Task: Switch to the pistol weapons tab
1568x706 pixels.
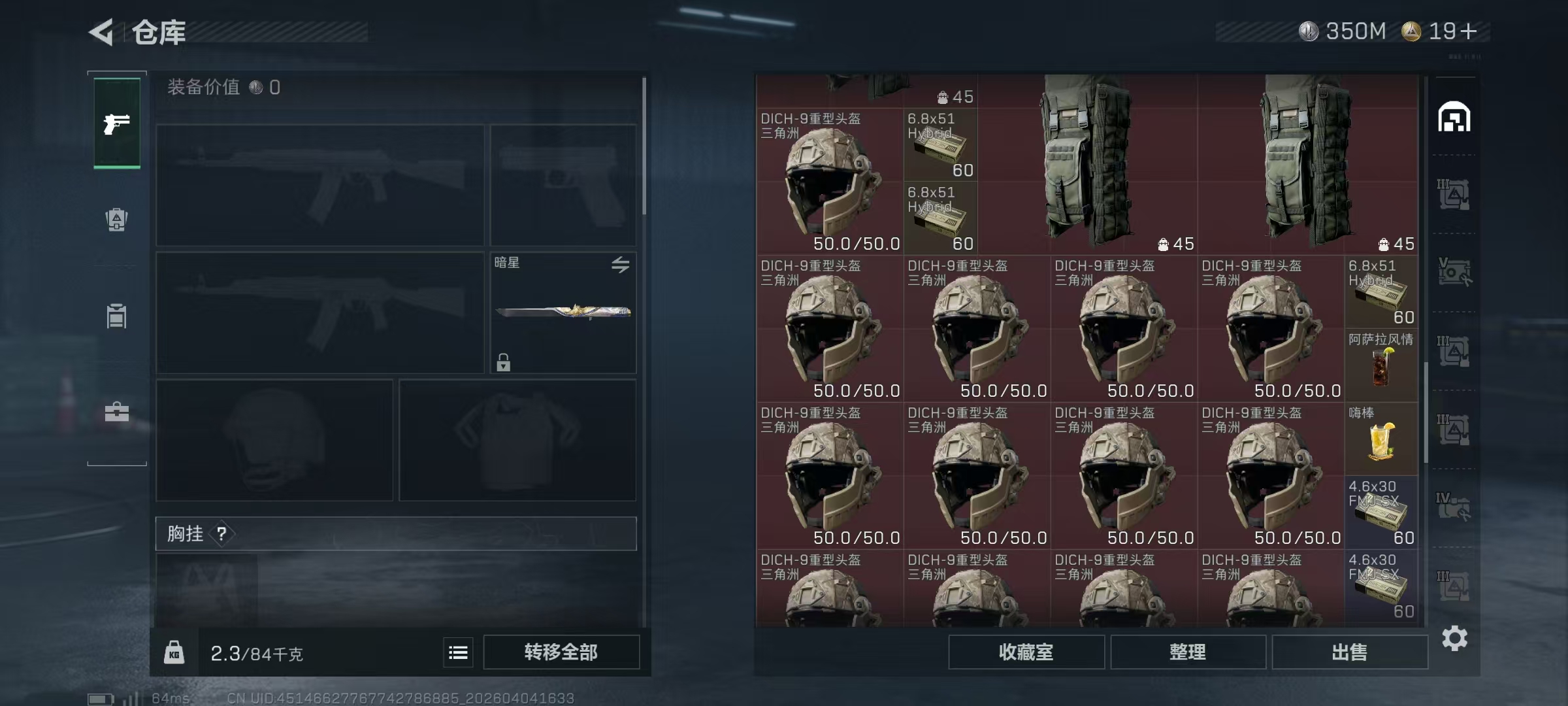Action: pyautogui.click(x=117, y=124)
